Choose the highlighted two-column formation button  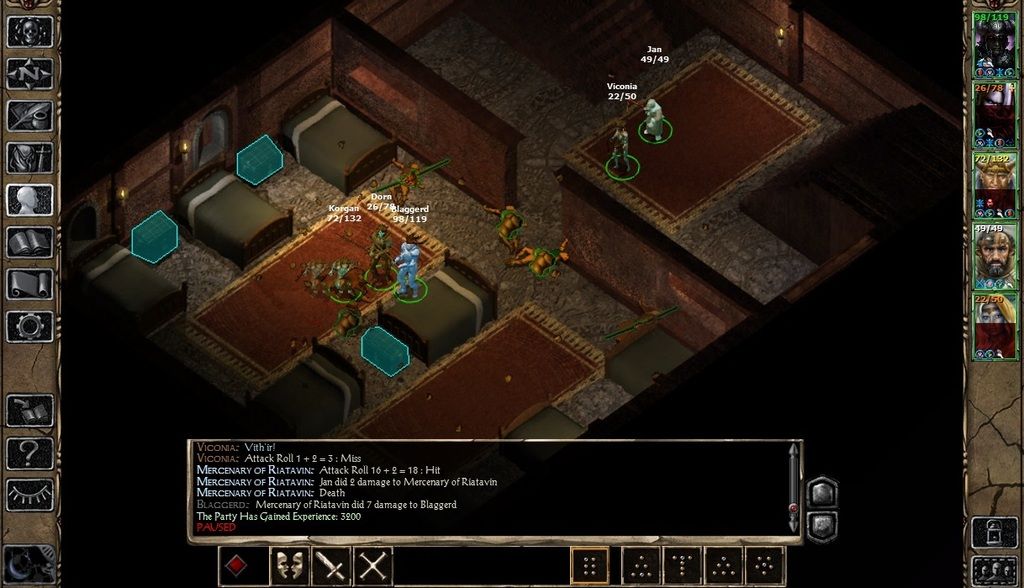[589, 567]
